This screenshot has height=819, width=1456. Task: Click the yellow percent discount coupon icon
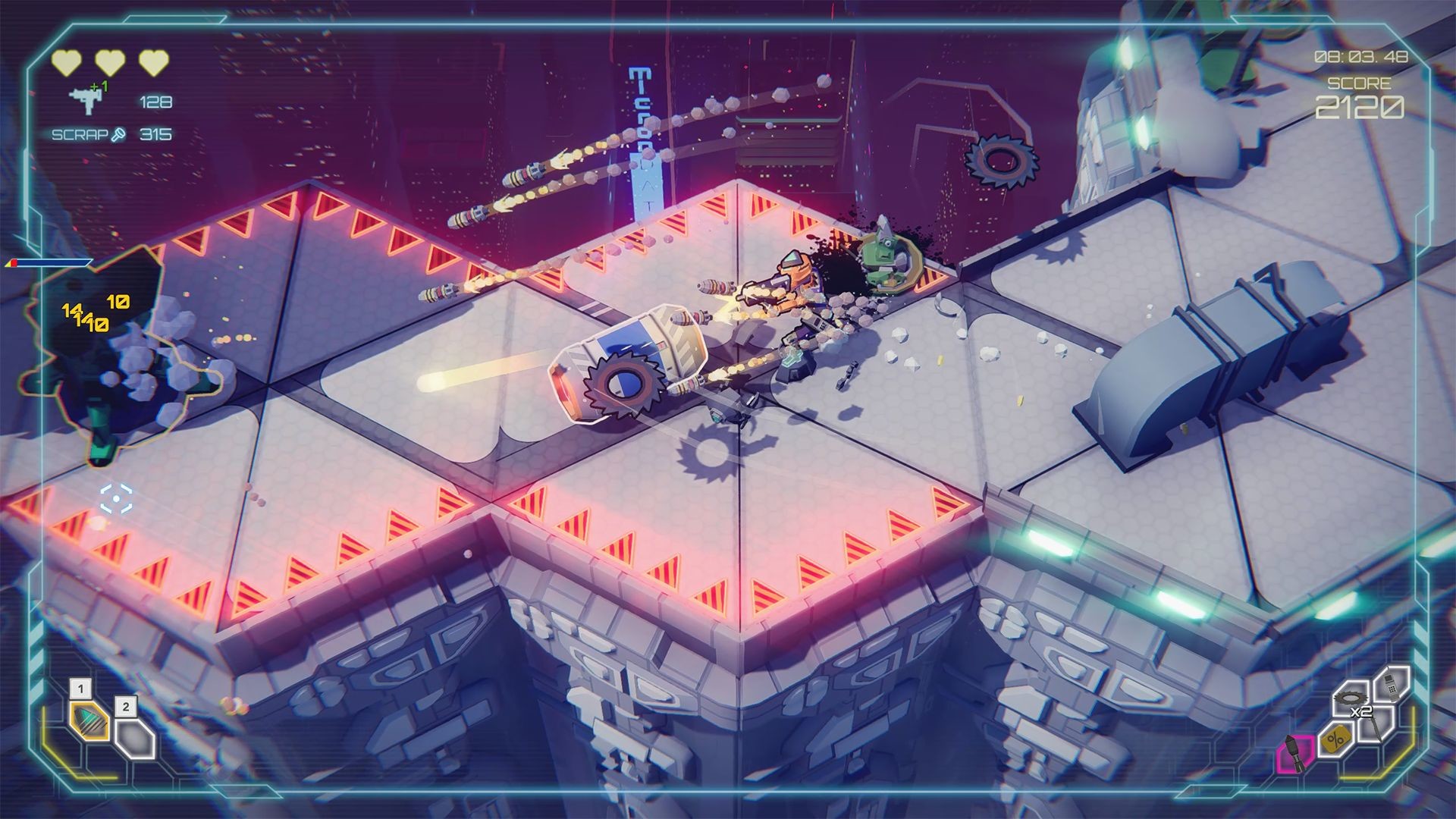pos(1335,739)
